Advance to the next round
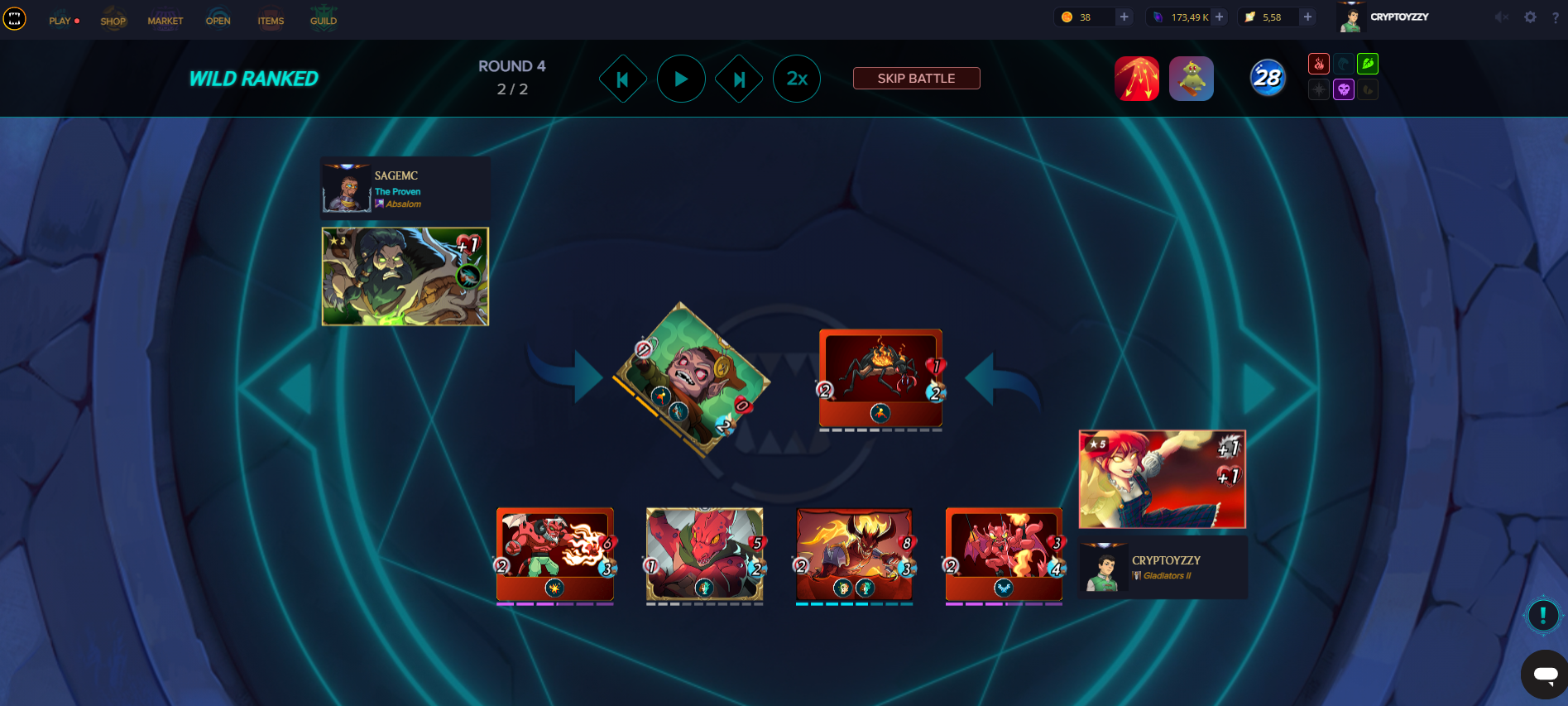This screenshot has width=1568, height=706. [x=739, y=79]
